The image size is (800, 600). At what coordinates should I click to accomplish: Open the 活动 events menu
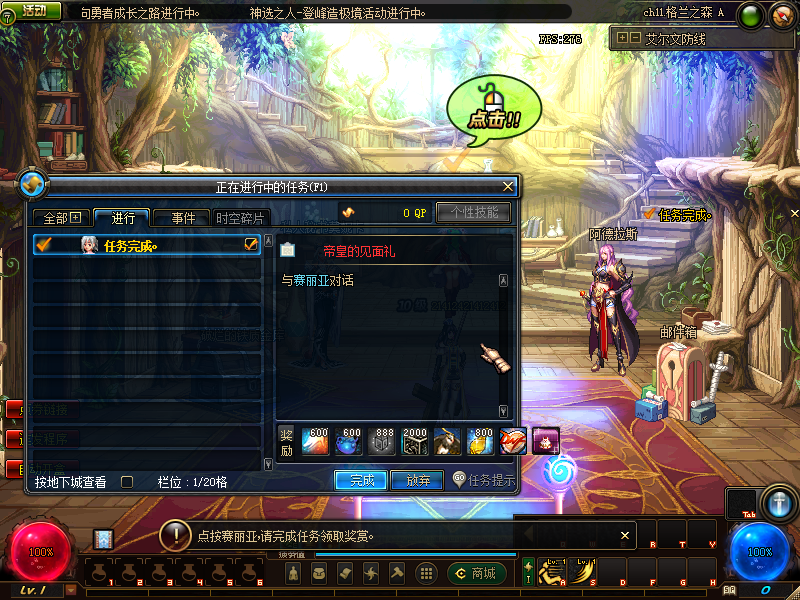32,11
